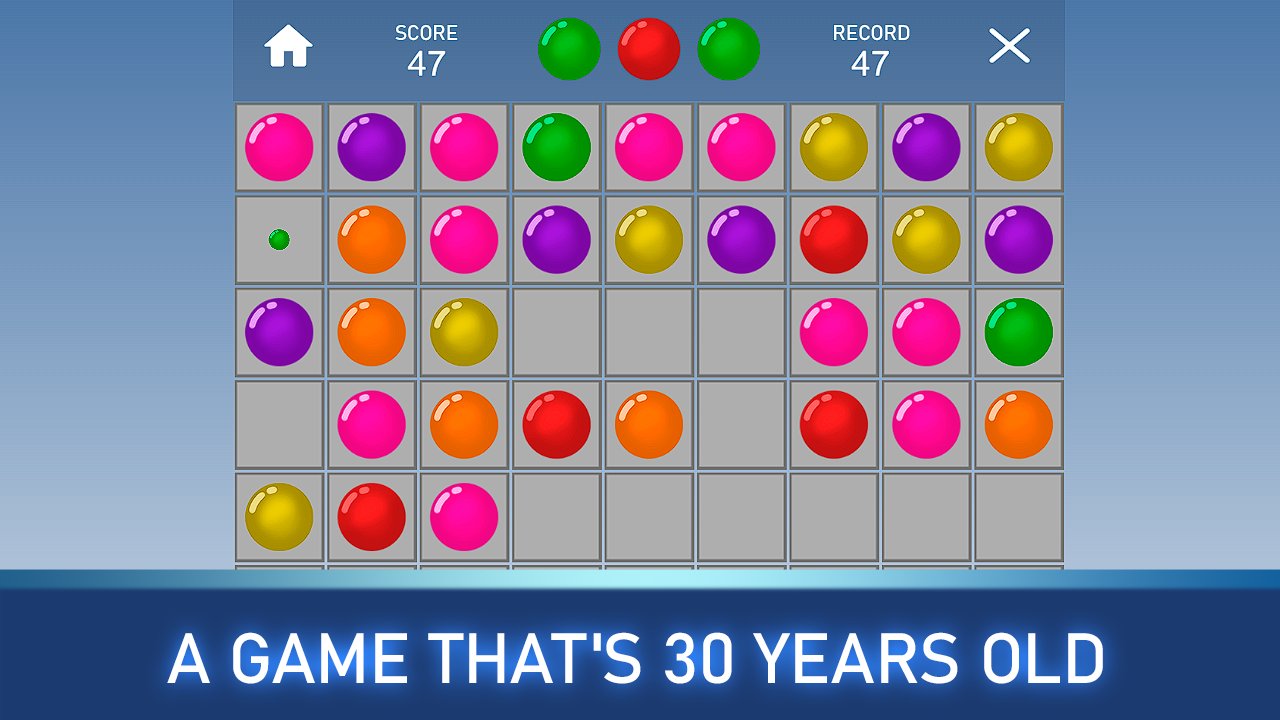The height and width of the screenshot is (720, 1280).
Task: Click the red preview ball above the board
Action: coord(649,48)
